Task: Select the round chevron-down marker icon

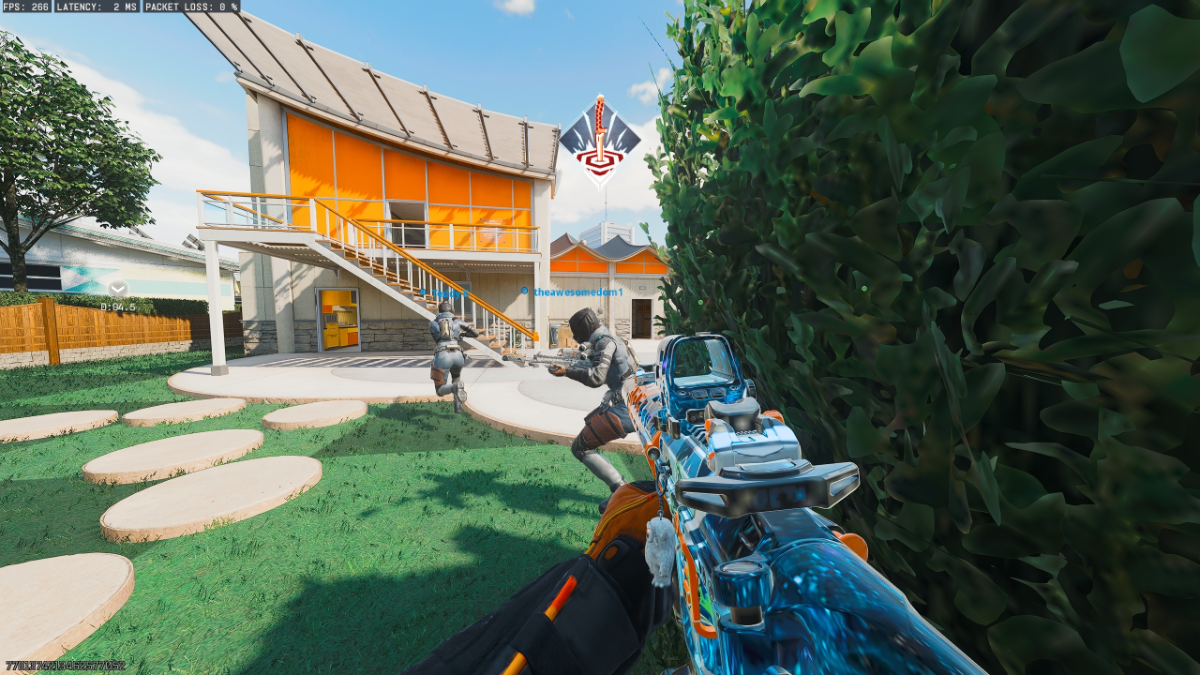Action: click(118, 289)
